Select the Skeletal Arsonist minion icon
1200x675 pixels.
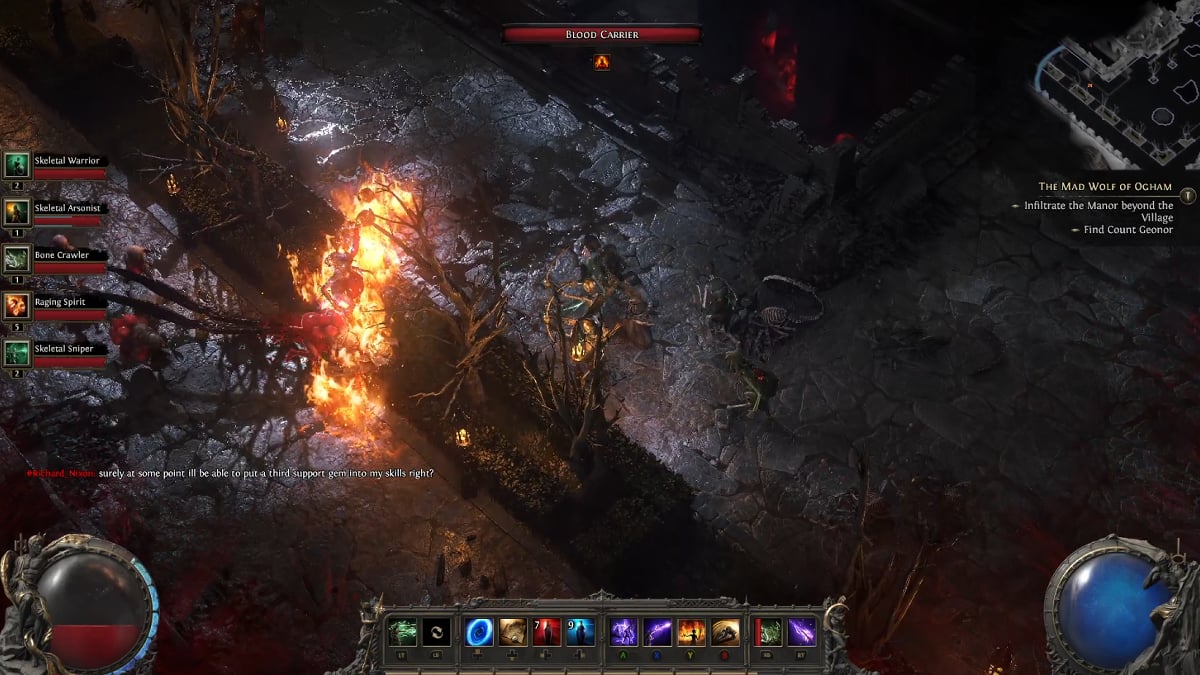(x=17, y=212)
